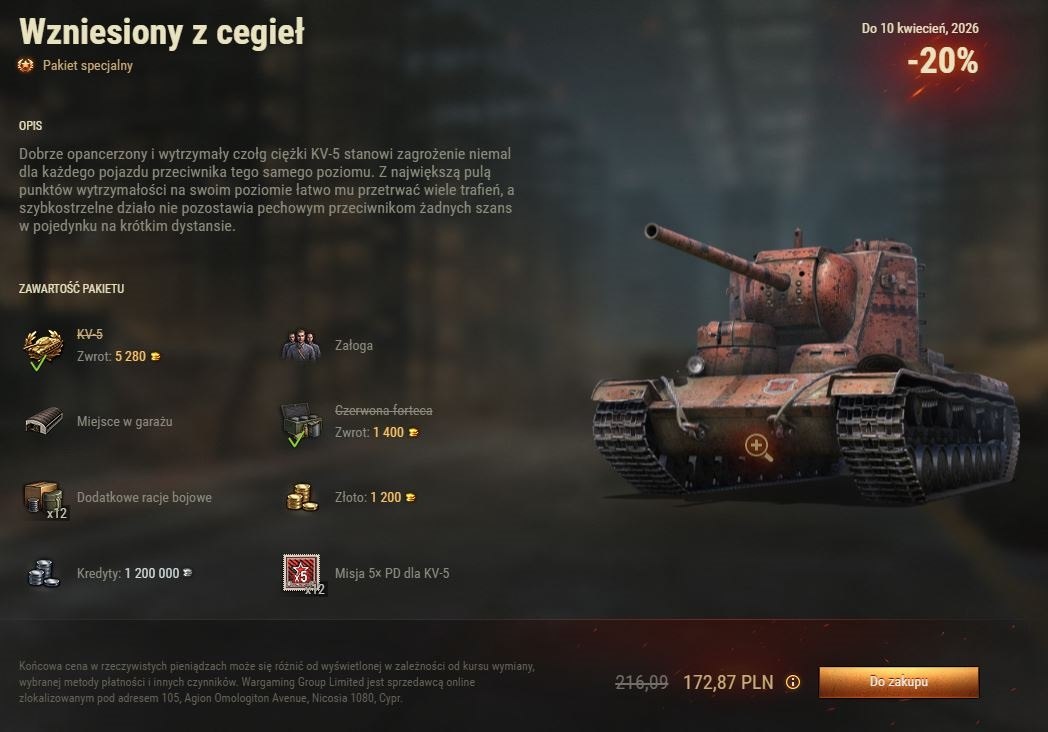Click the Do zakupu purchase button
The height and width of the screenshot is (732, 1048).
(898, 682)
